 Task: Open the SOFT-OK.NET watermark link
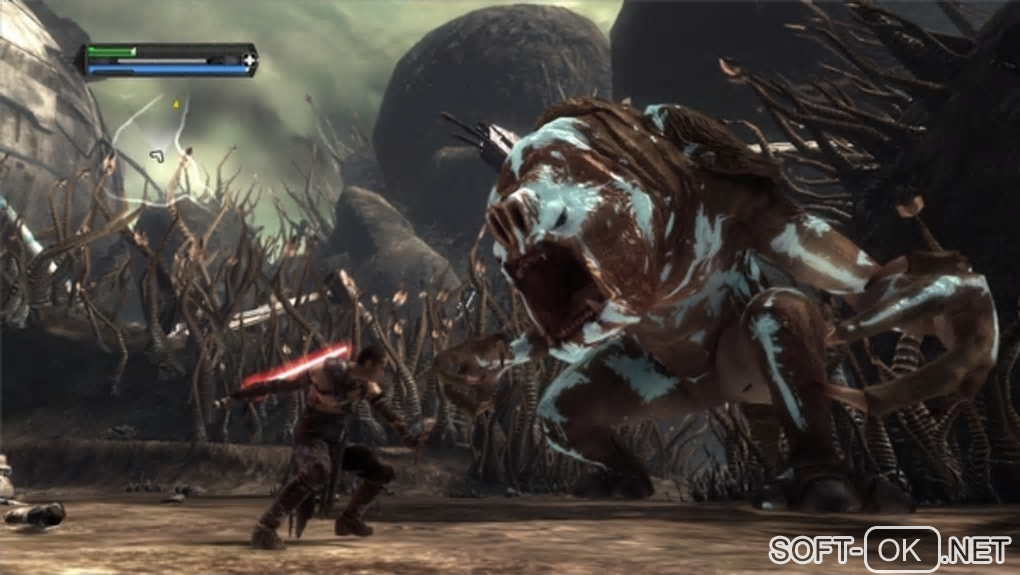click(x=890, y=548)
